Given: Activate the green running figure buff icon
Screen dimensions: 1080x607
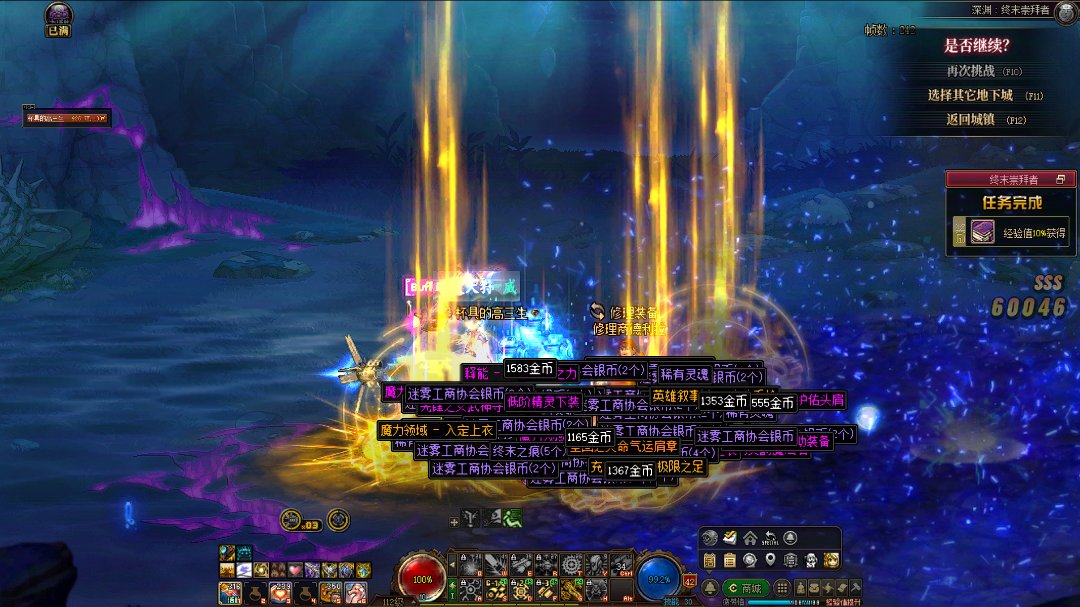Looking at the screenshot, I should 513,518.
